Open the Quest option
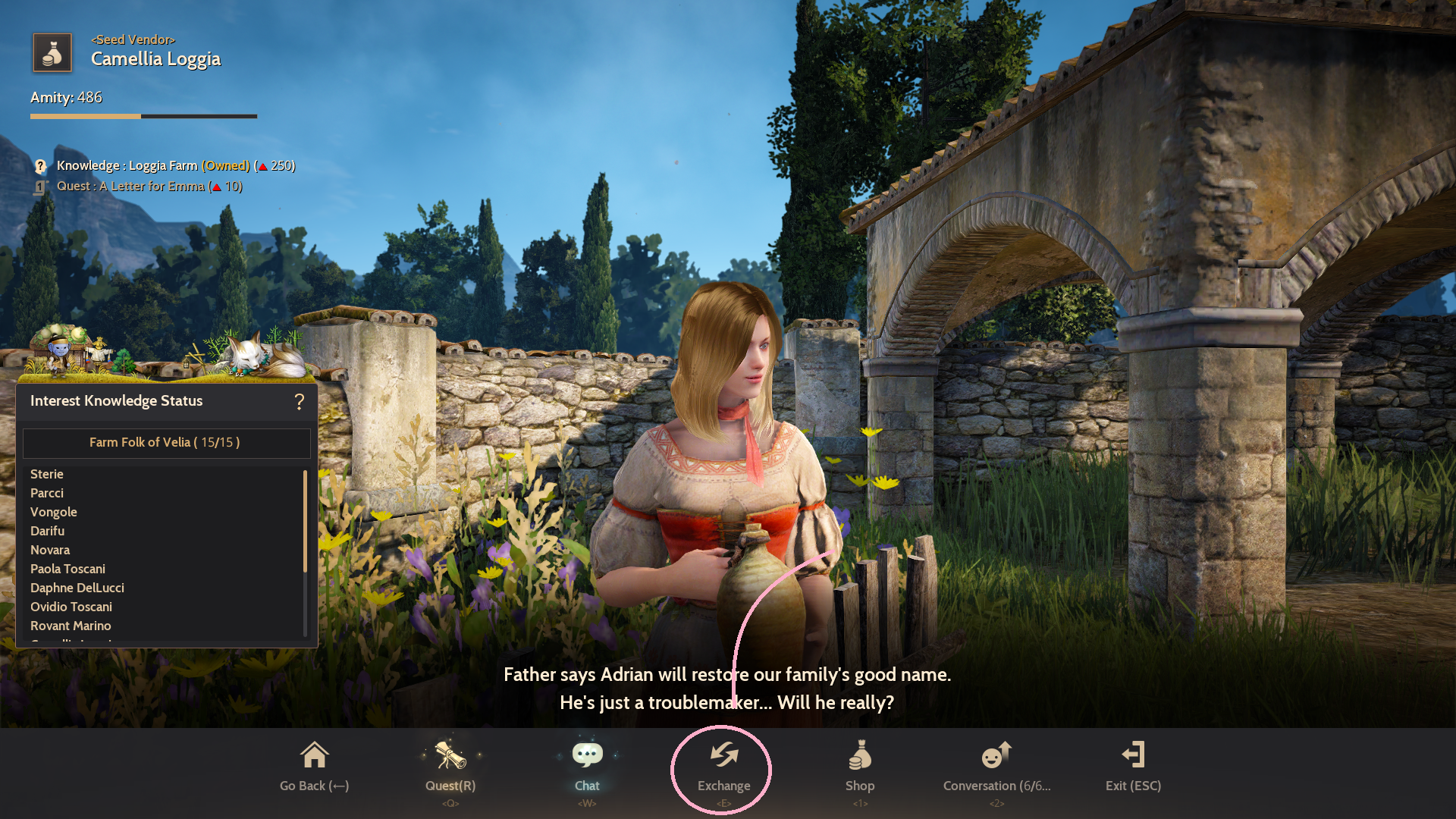 click(x=450, y=767)
